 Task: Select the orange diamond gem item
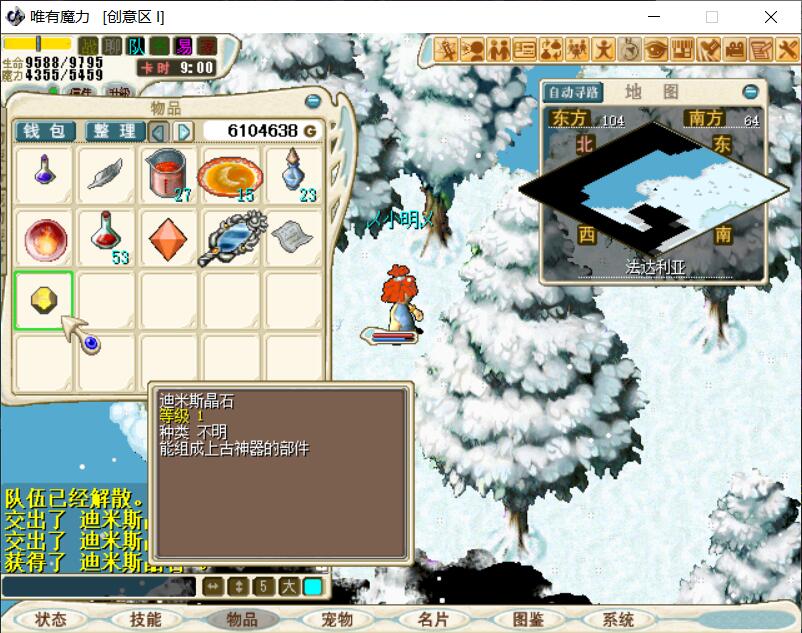167,238
